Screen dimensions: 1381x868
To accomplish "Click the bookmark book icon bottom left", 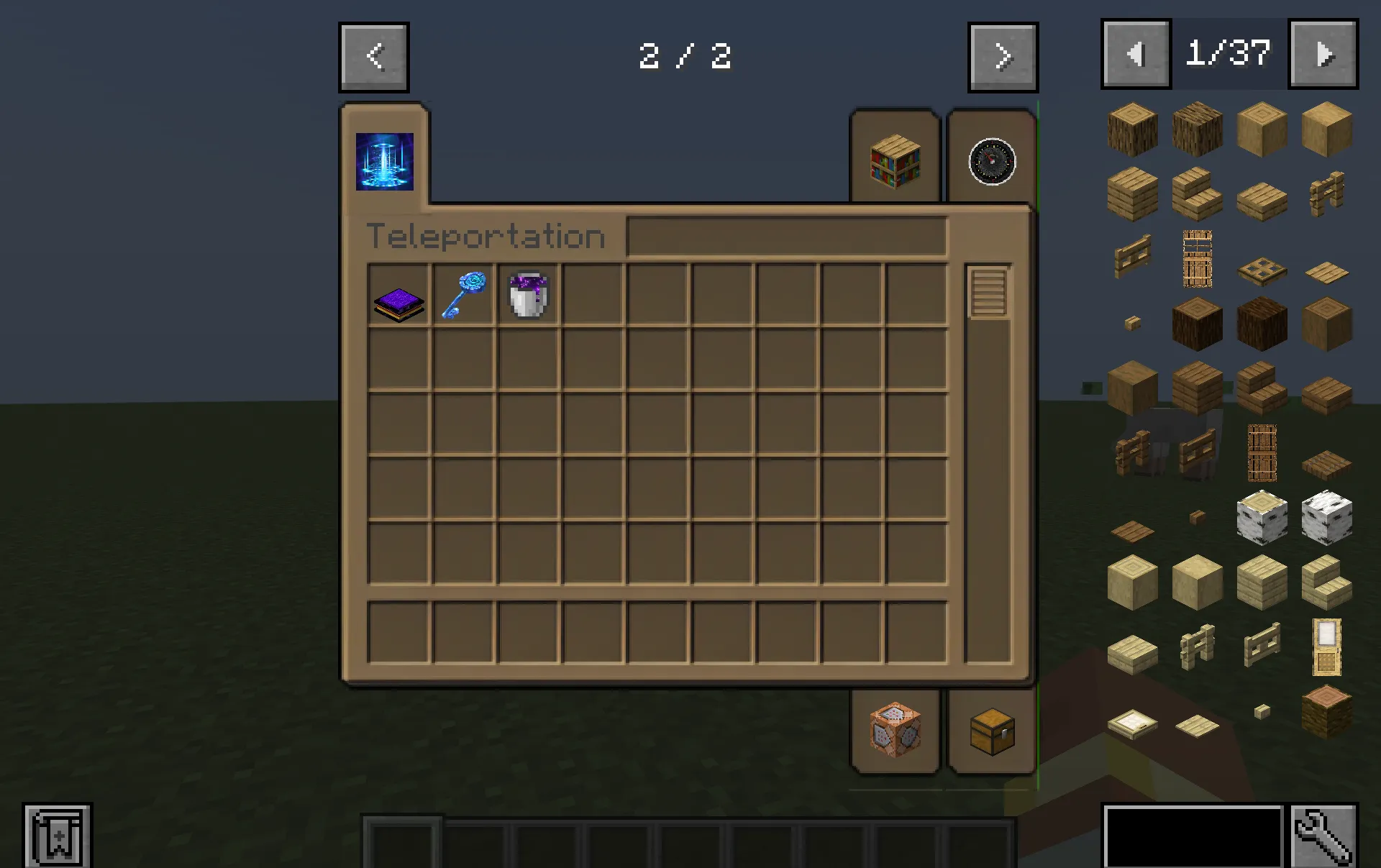I will pyautogui.click(x=58, y=834).
